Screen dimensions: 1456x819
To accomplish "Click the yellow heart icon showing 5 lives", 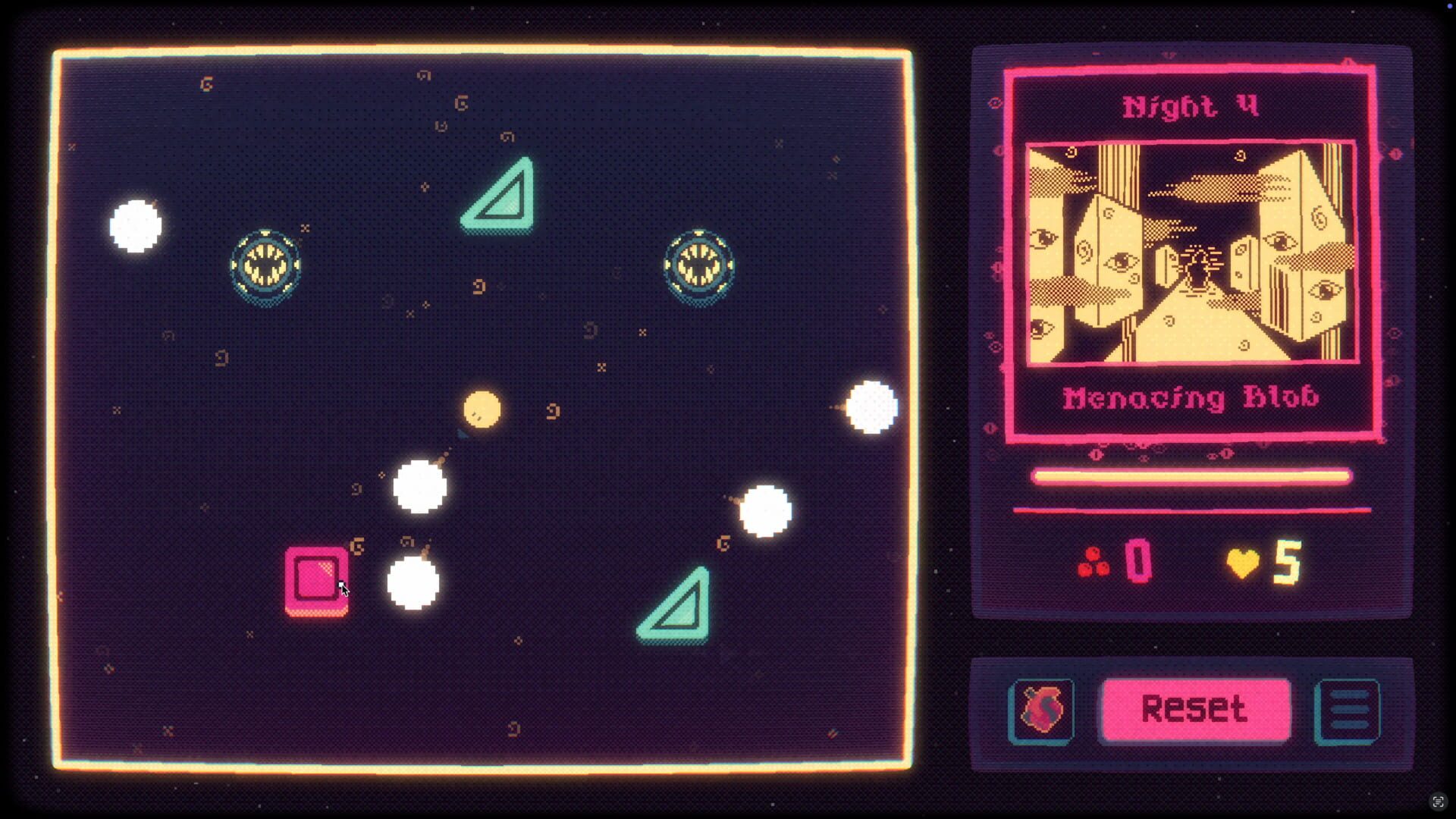I will click(1244, 561).
